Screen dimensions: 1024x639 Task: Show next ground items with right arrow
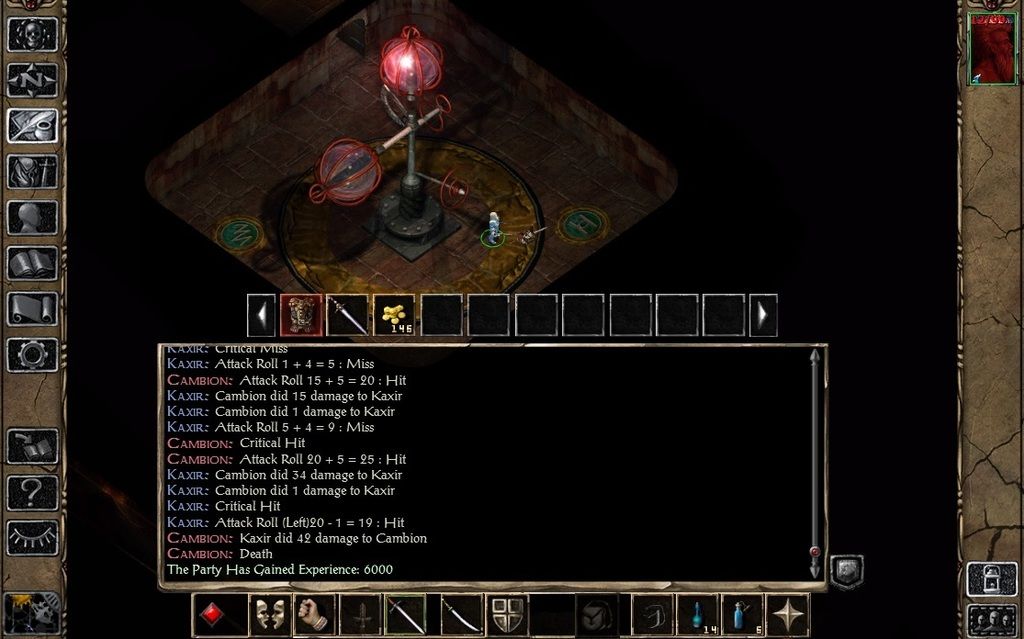pyautogui.click(x=763, y=315)
